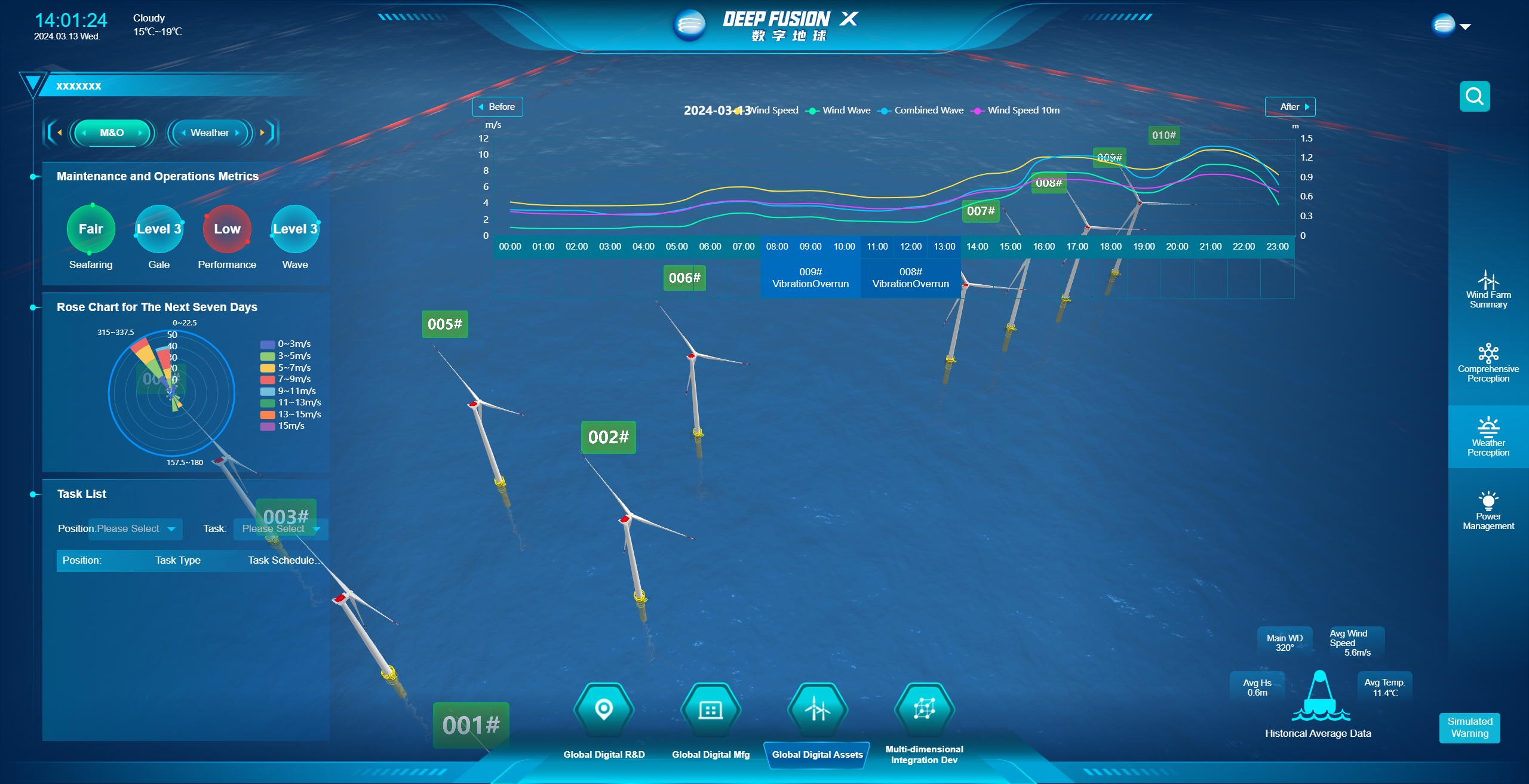This screenshot has width=1529, height=784.
Task: Open the search magnifier button
Action: click(x=1474, y=96)
